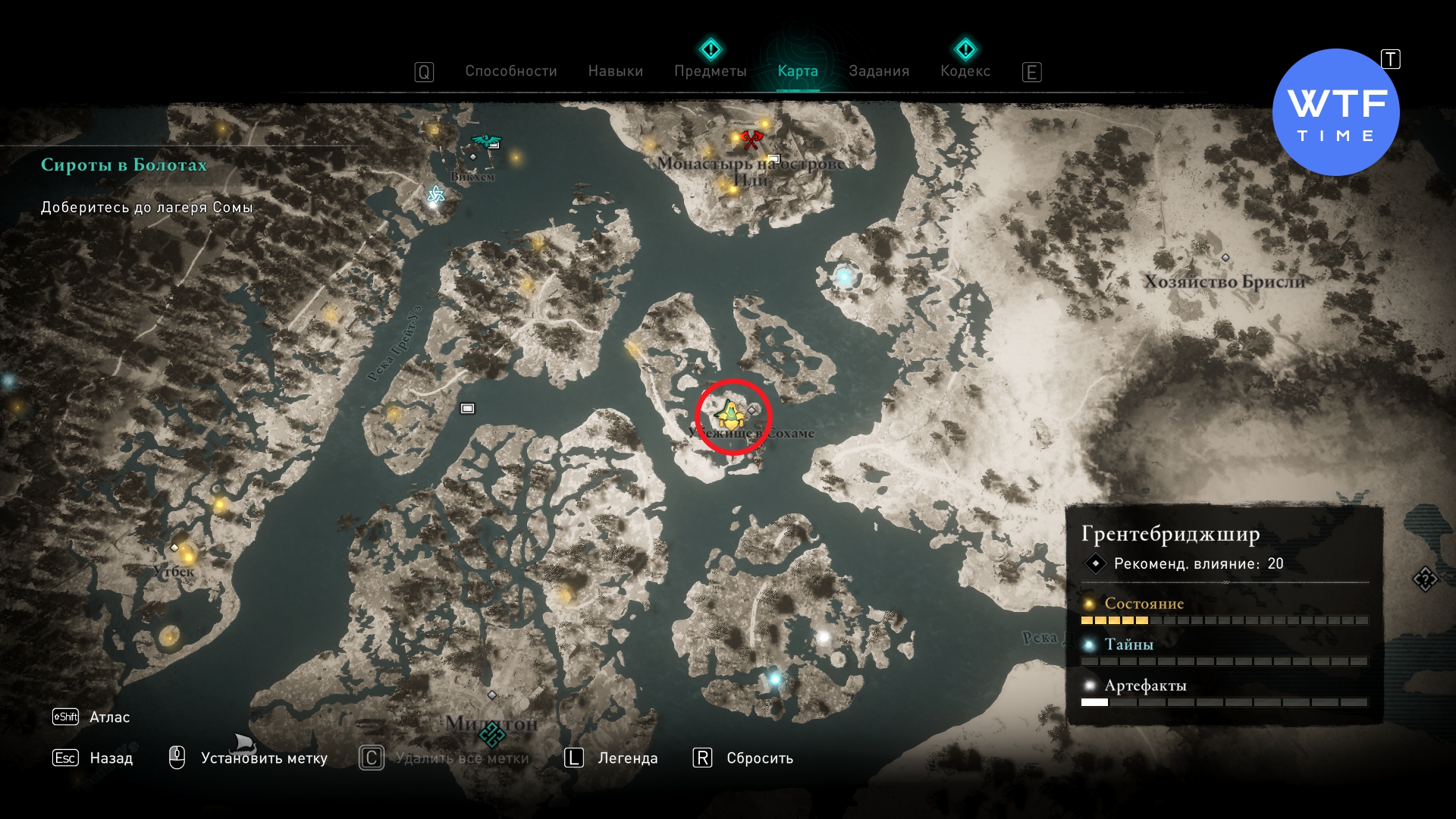Viewport: 1456px width, 819px height.
Task: Go back with the Назад button
Action: pyautogui.click(x=111, y=758)
